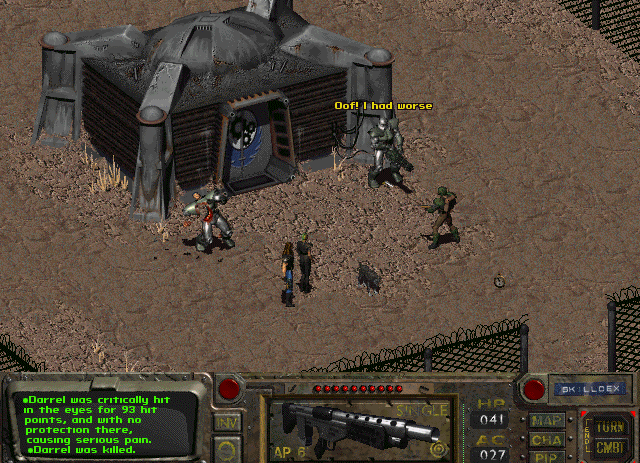
Task: Open the inventory with the INV button
Action: (226, 424)
